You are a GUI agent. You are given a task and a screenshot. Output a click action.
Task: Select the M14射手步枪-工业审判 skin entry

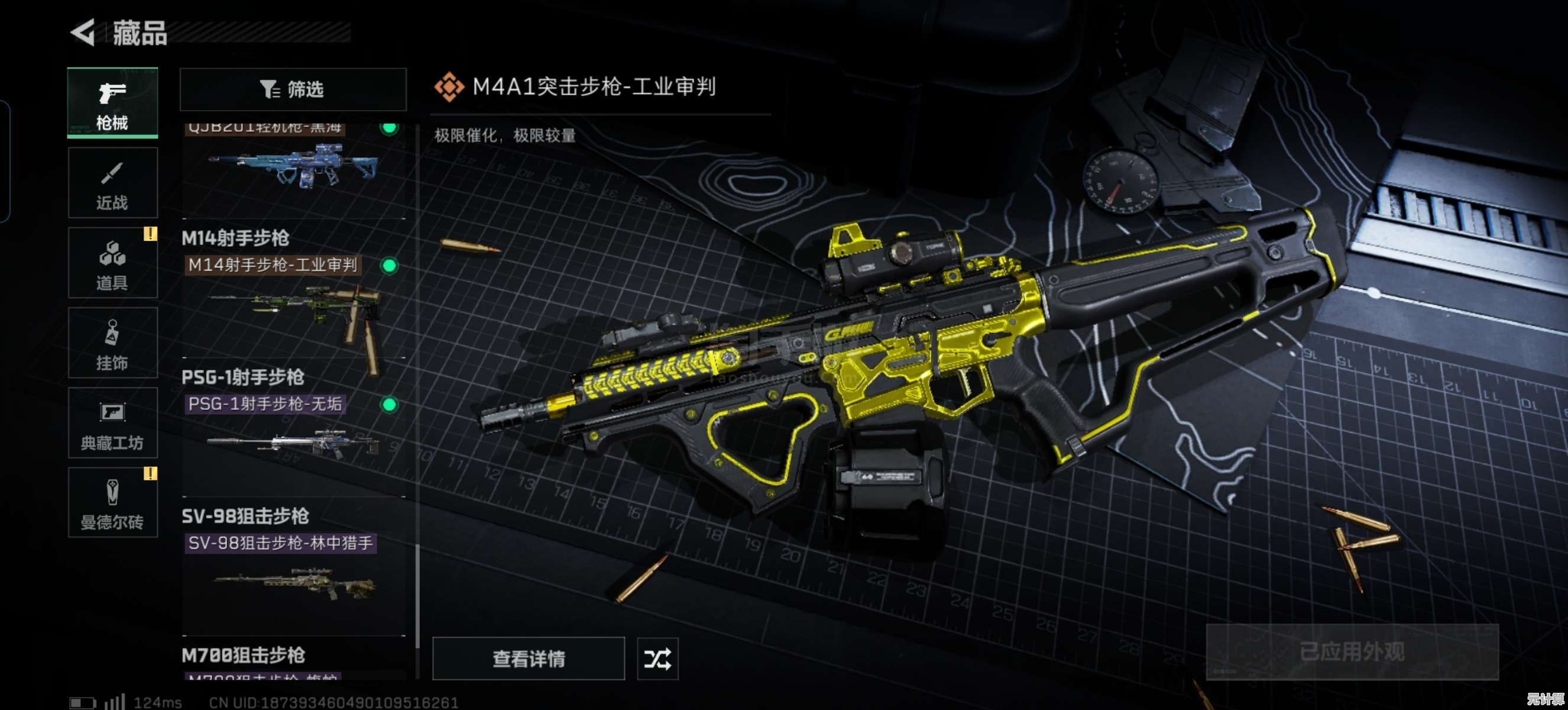click(x=293, y=305)
